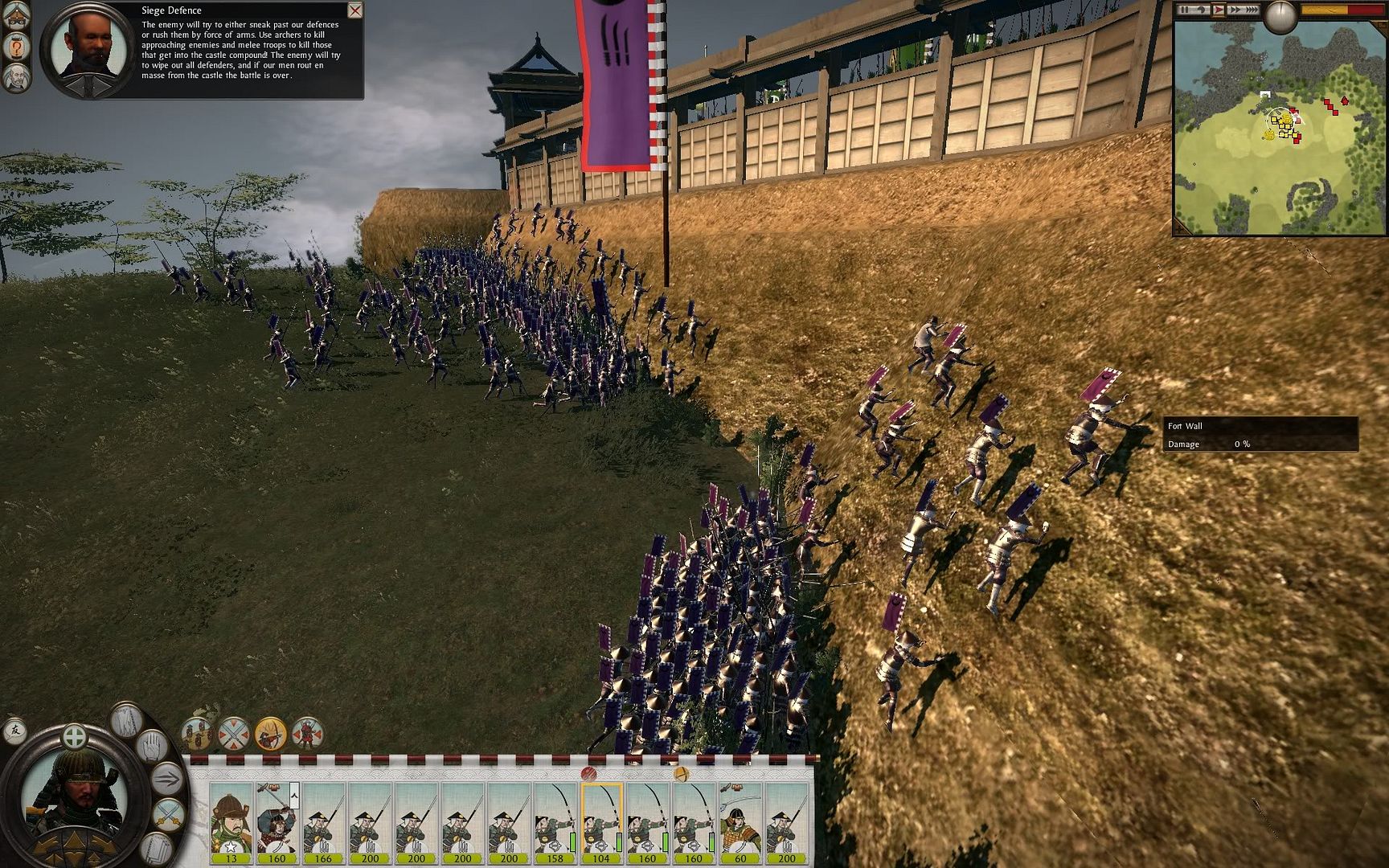Select the 158-man bow ashigaru card
The image size is (1389, 868).
click(x=555, y=821)
